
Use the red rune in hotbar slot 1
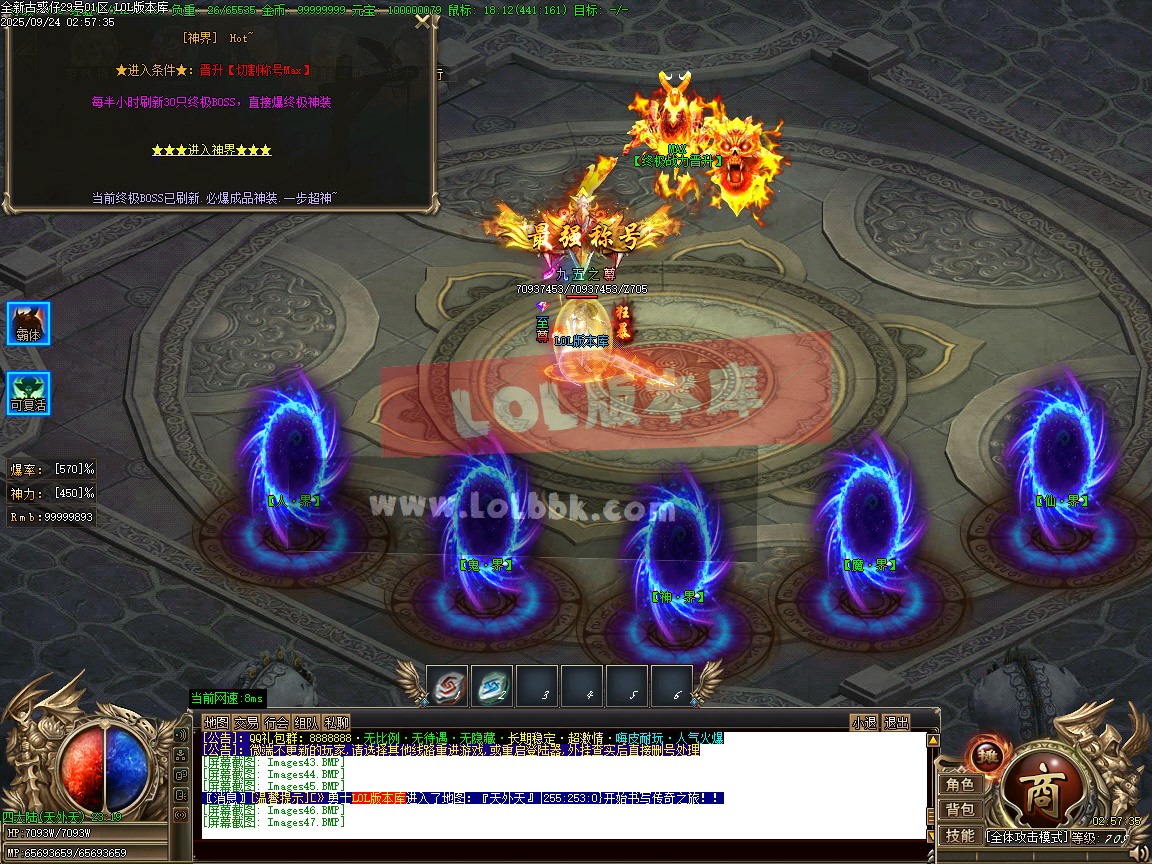click(x=447, y=685)
